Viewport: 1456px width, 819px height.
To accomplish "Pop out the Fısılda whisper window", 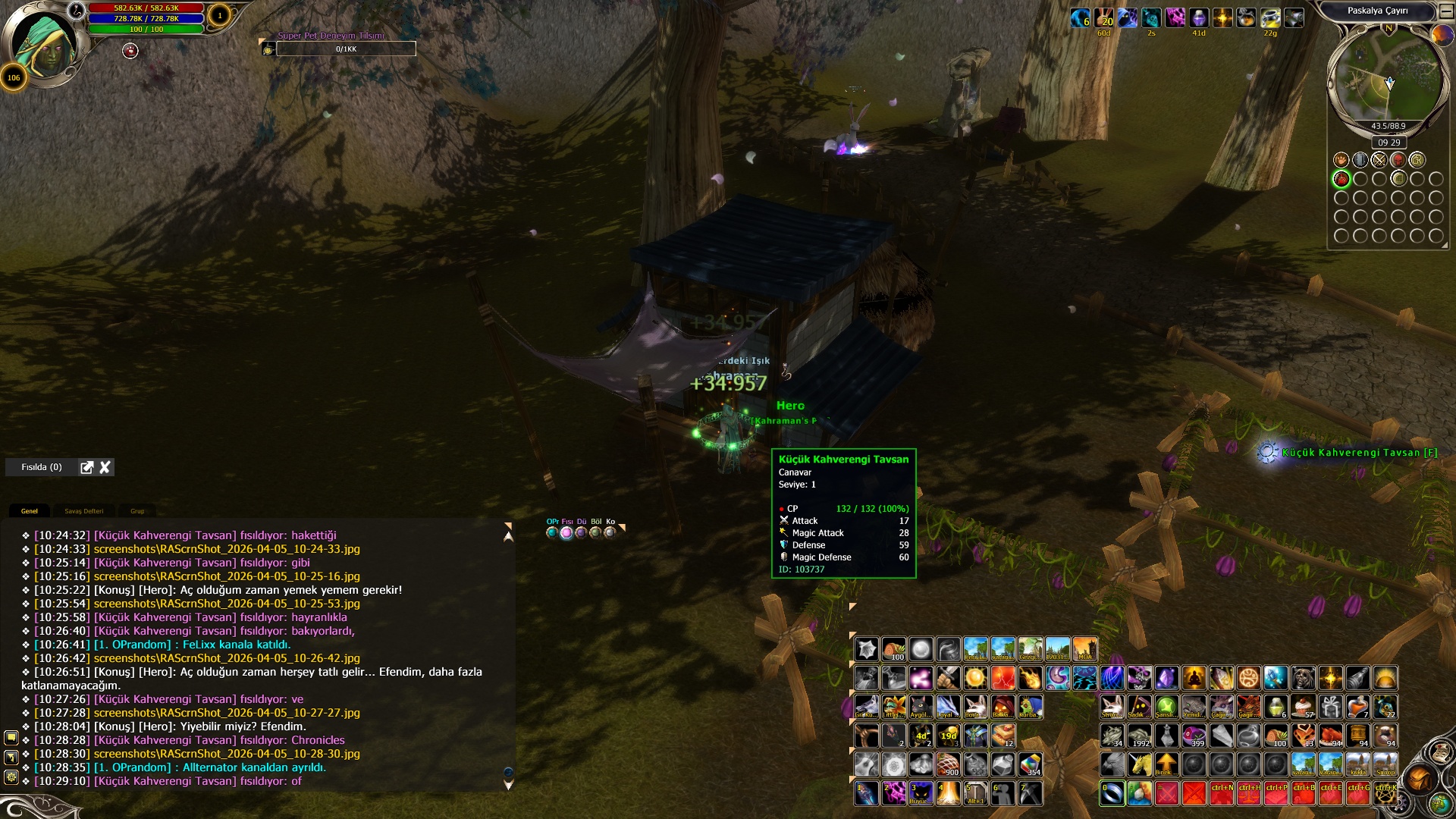I will click(87, 467).
